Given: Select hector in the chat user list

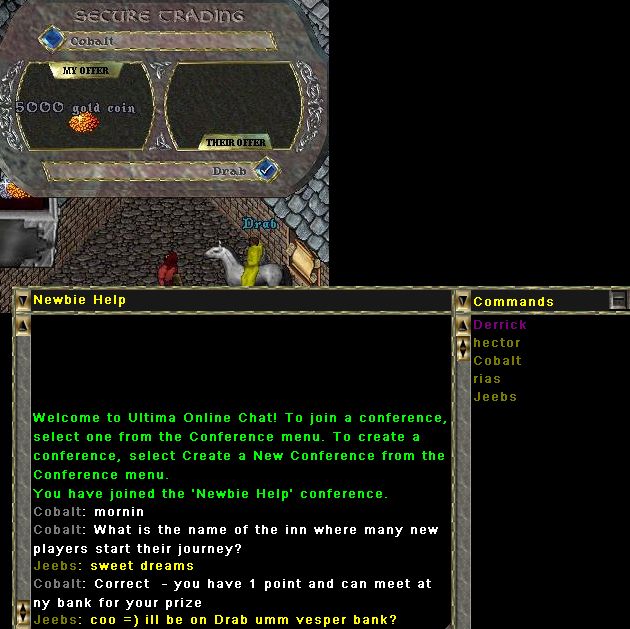Looking at the screenshot, I should pyautogui.click(x=496, y=343).
